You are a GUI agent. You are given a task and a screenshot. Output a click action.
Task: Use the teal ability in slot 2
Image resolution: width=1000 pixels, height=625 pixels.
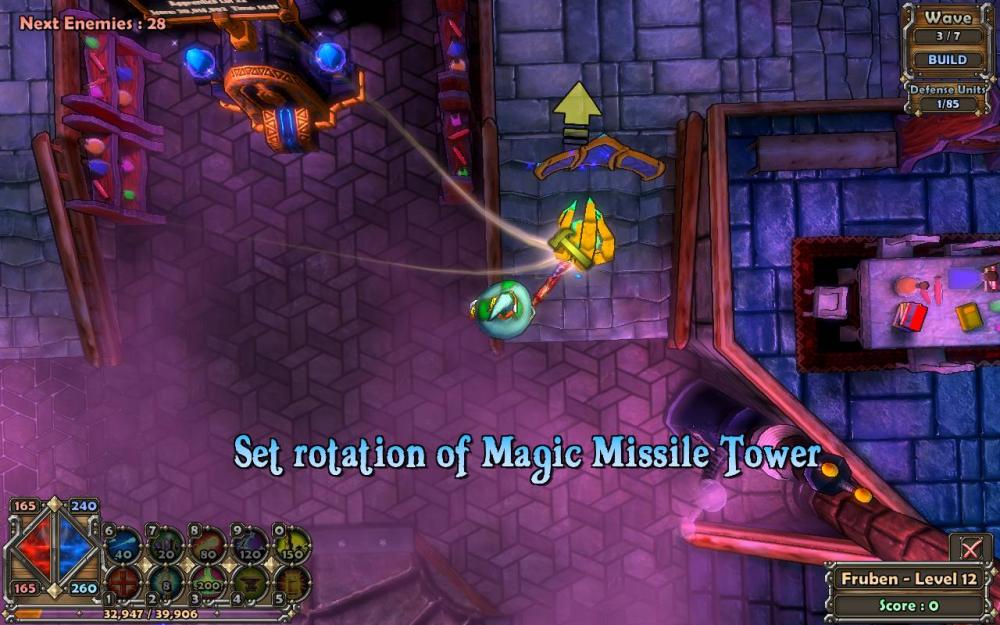pos(166,581)
